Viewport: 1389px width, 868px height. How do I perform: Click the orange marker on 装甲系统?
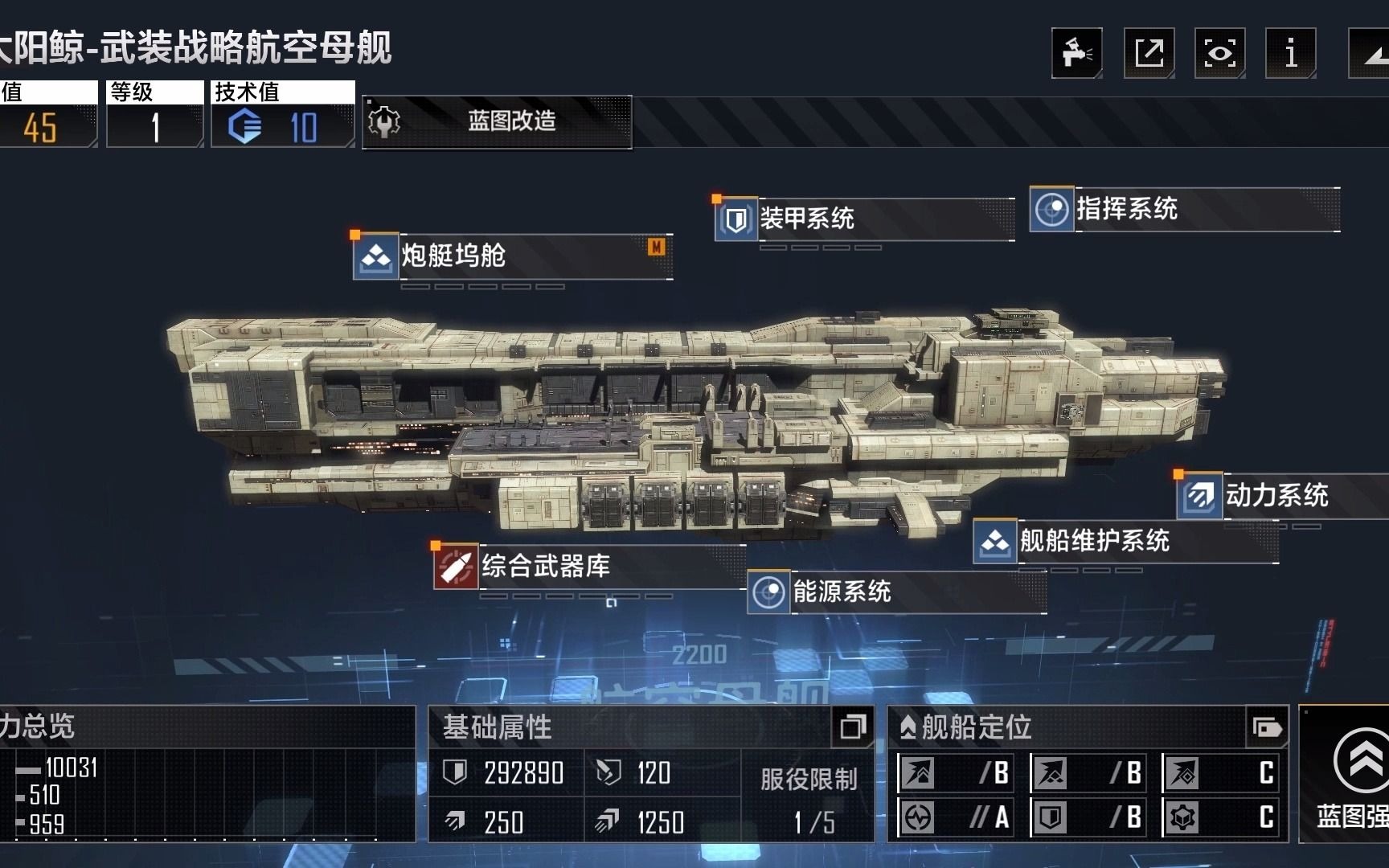click(718, 197)
